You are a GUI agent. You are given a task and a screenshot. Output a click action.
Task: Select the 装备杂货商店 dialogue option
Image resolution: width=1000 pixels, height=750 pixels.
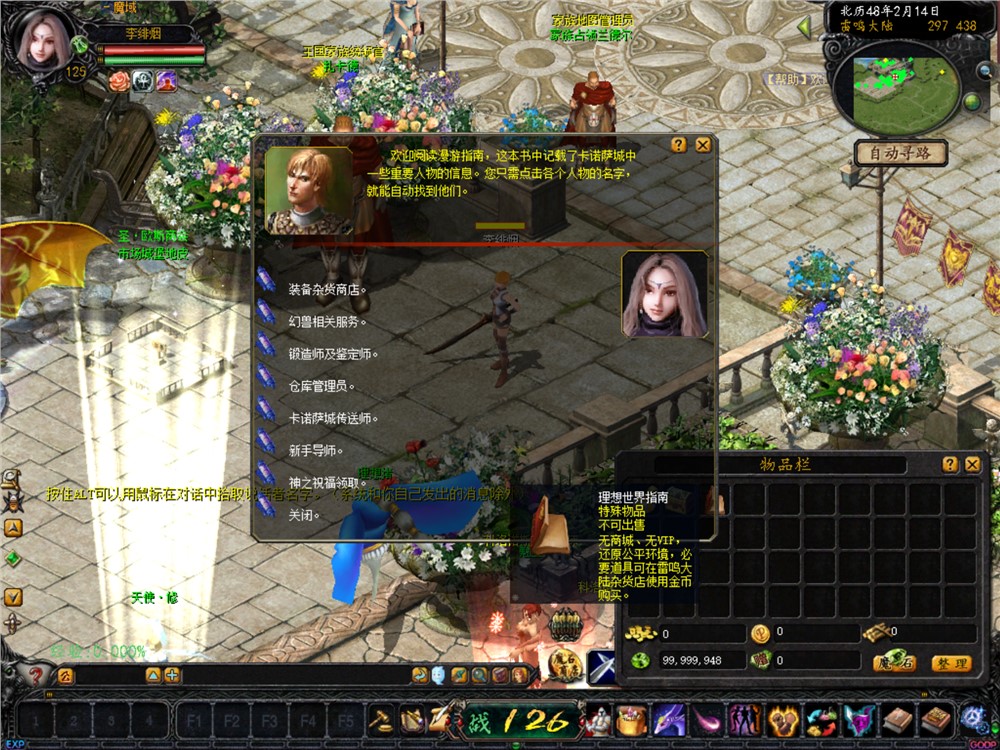[327, 290]
